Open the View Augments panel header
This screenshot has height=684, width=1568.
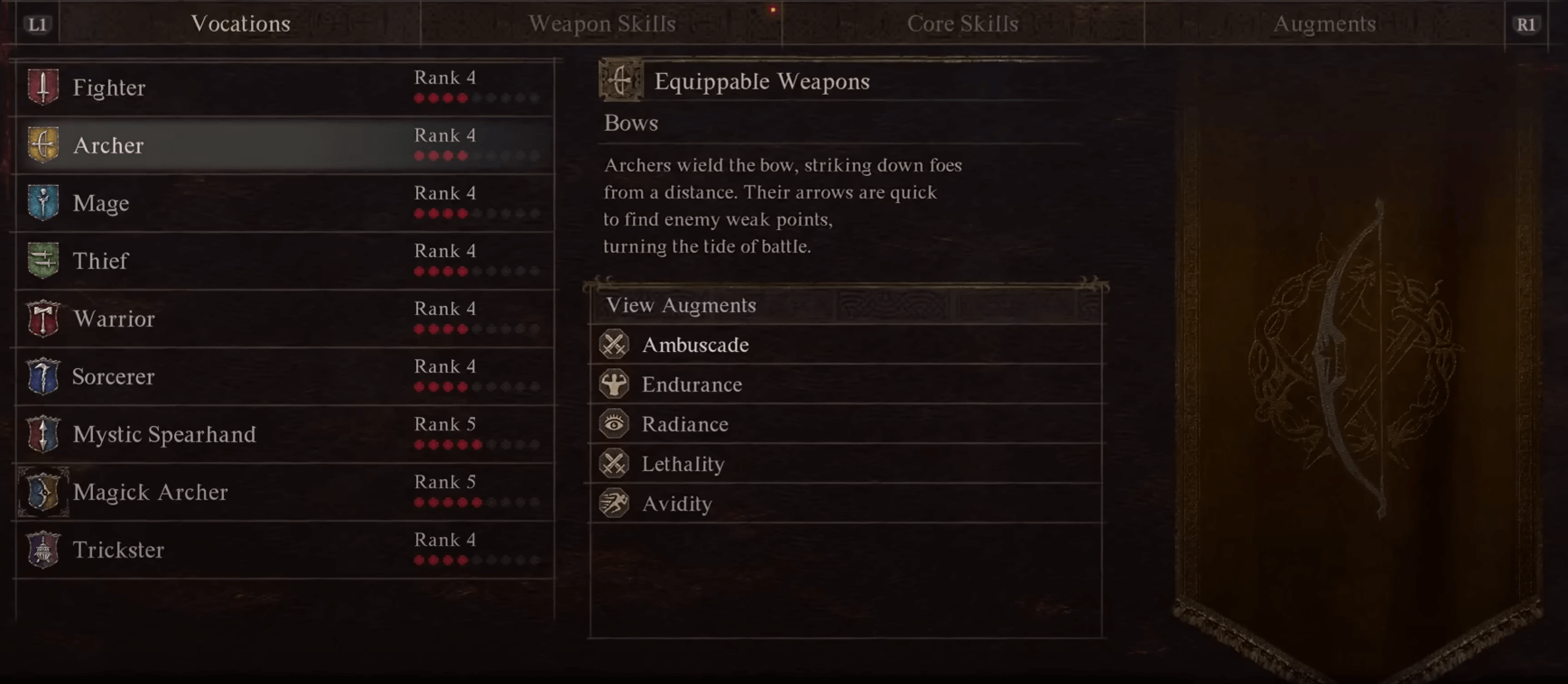tap(680, 305)
